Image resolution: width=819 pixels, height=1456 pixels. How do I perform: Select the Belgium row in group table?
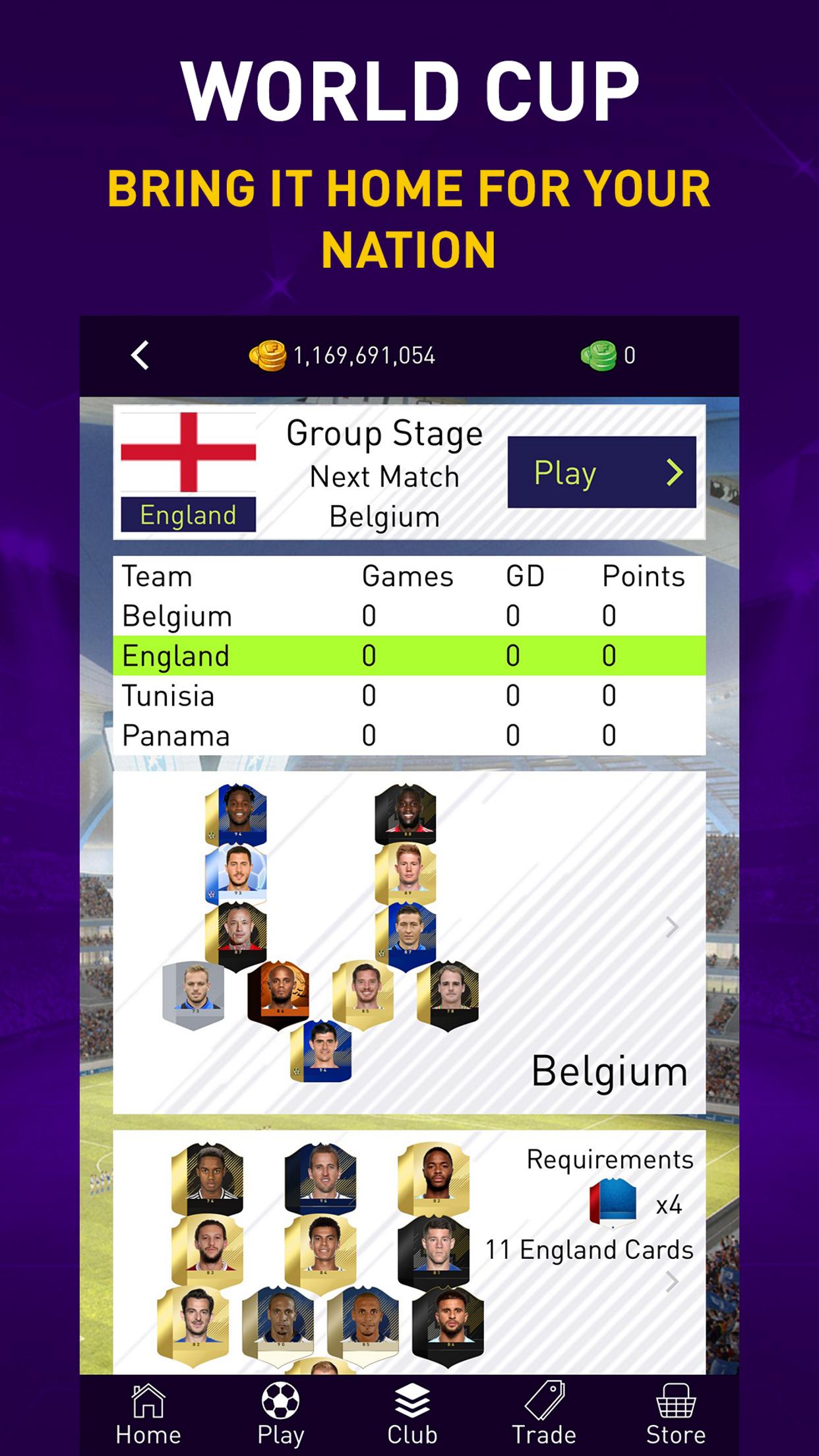click(409, 616)
